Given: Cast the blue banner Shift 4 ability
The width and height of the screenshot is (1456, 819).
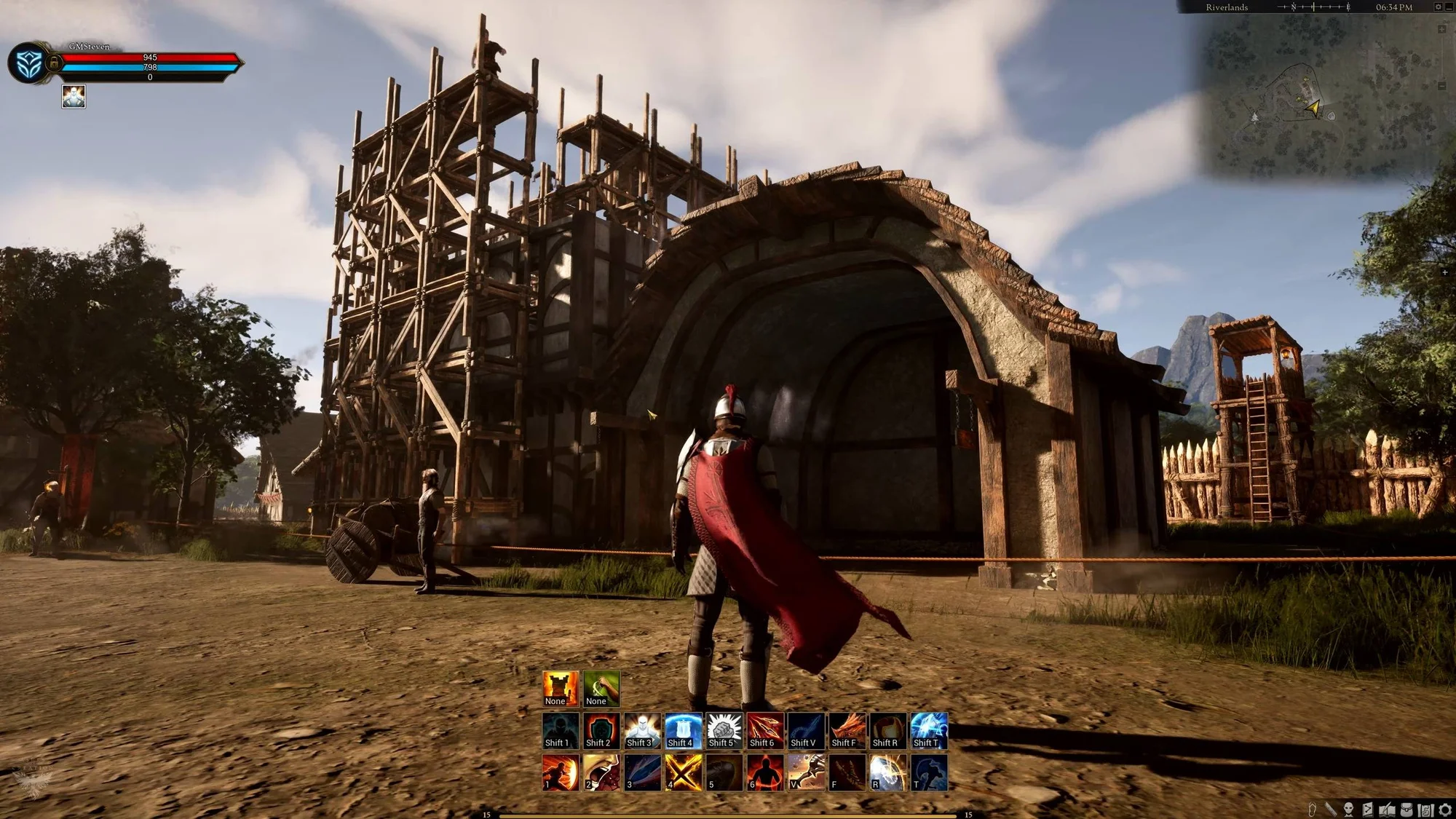Looking at the screenshot, I should click(683, 730).
